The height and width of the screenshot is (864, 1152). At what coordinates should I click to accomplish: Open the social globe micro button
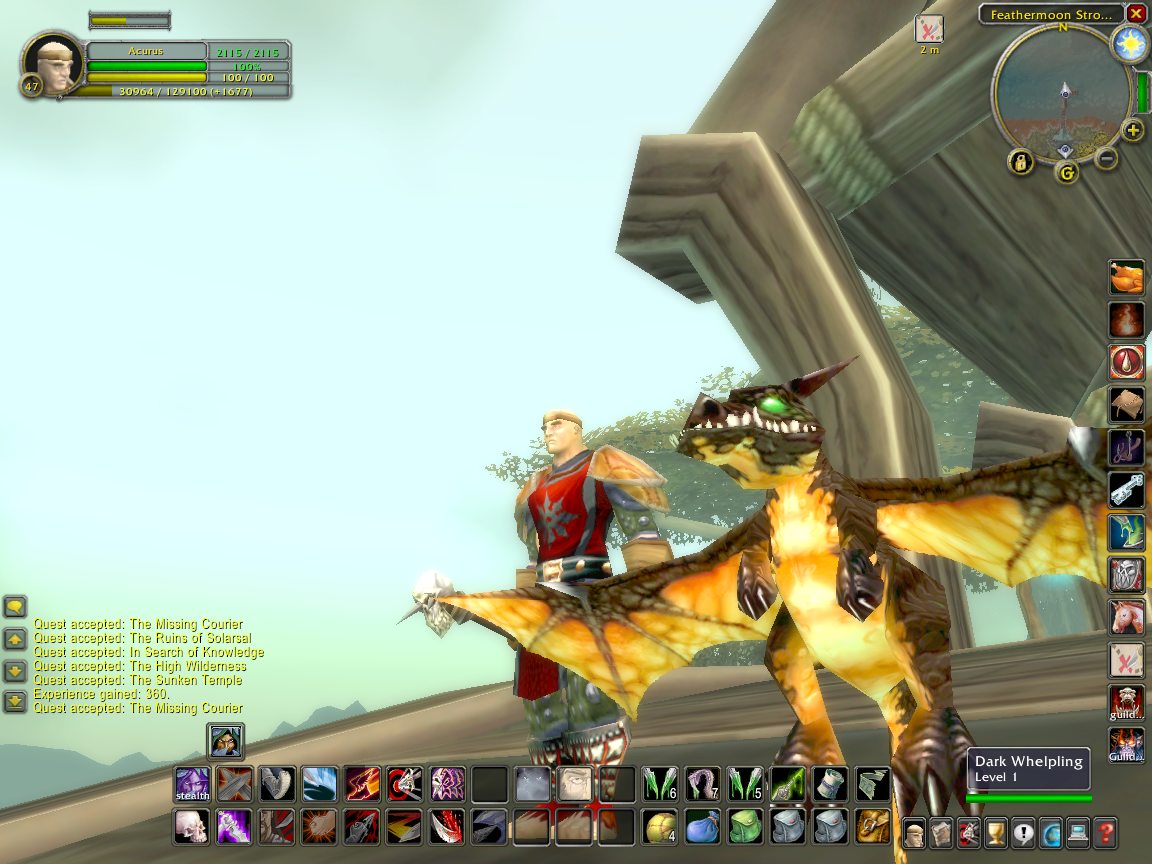(x=1050, y=832)
